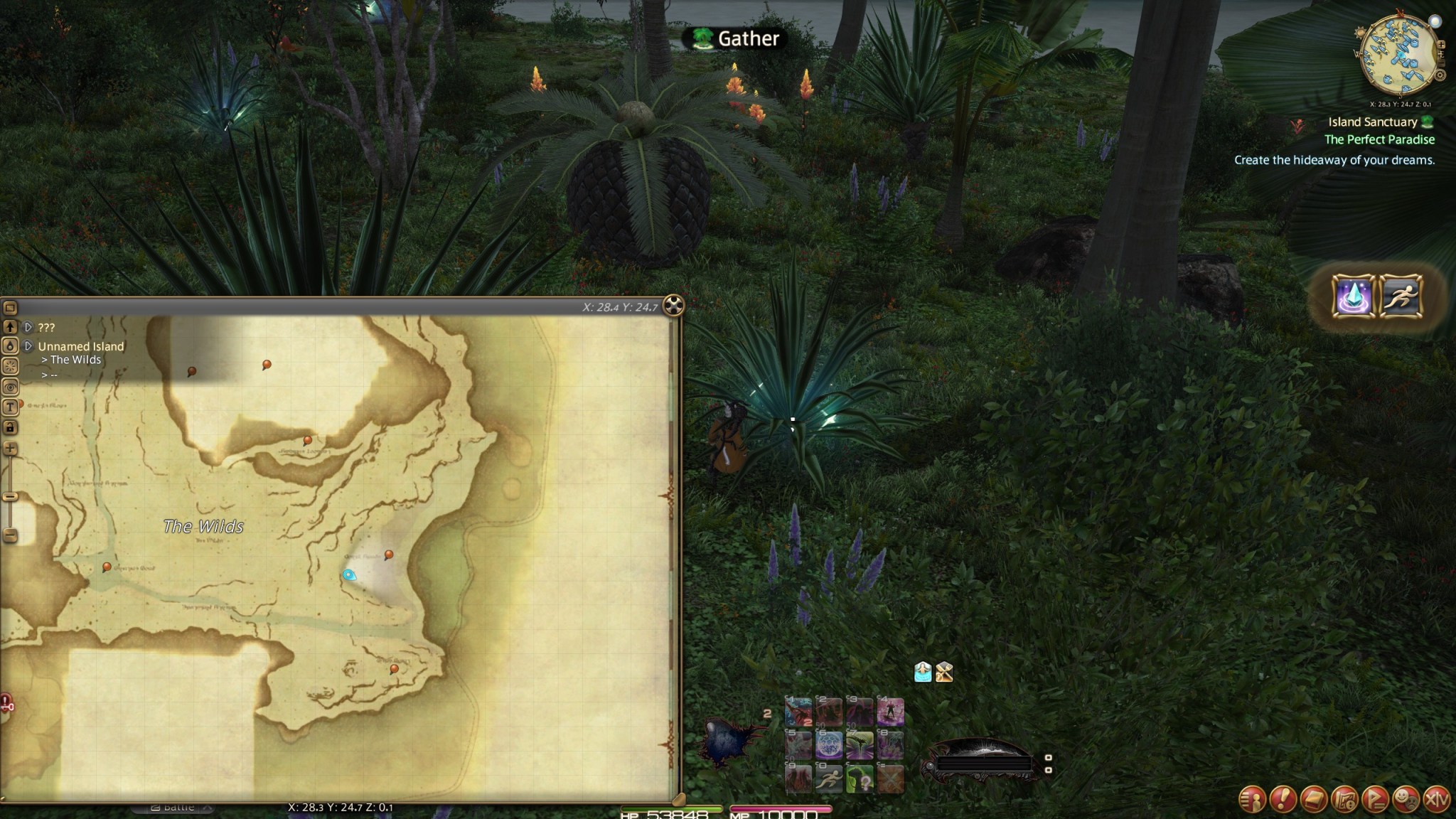Toggle map marker visibility with the eye icon

(x=9, y=386)
